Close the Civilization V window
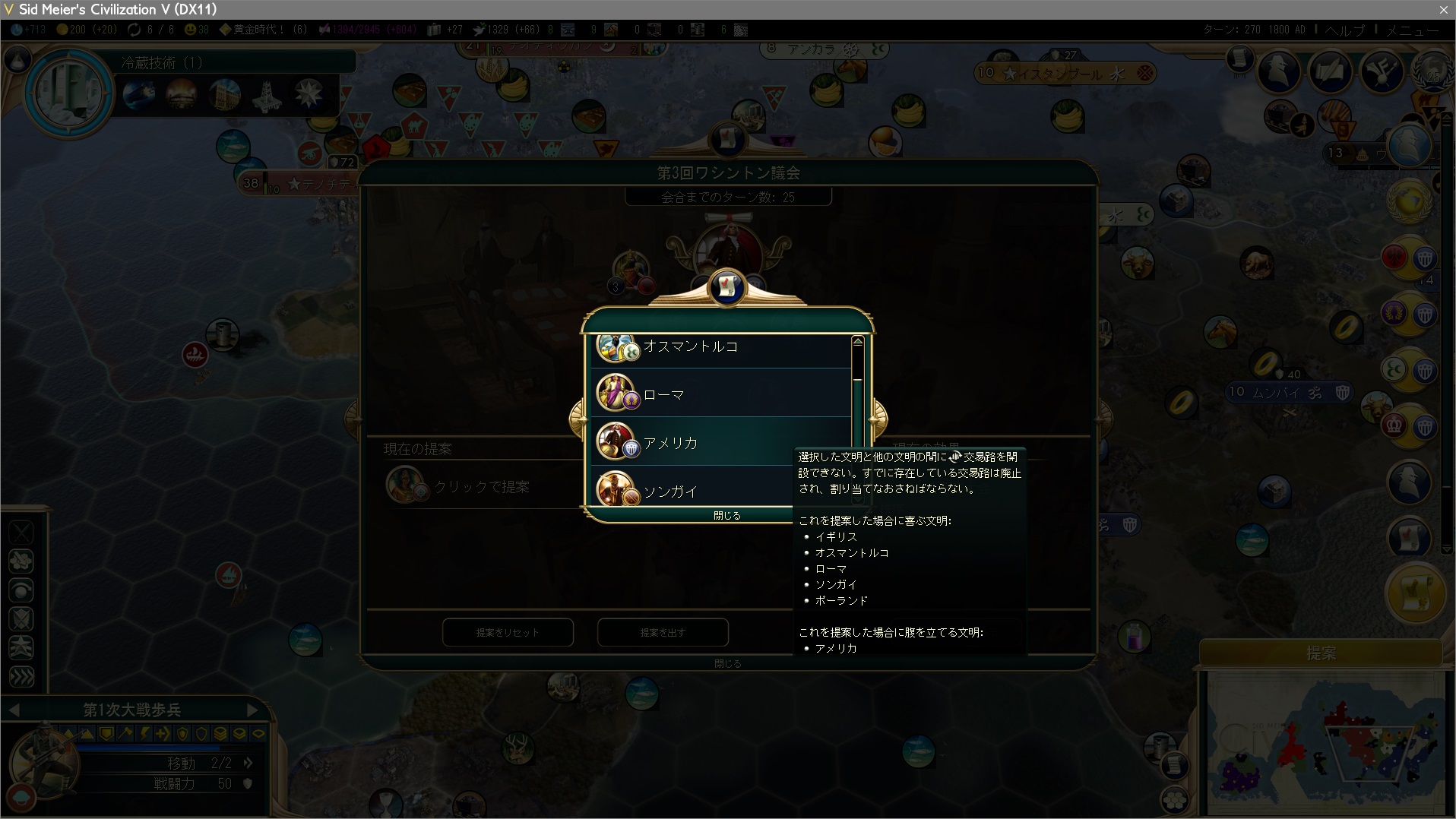Viewport: 1456px width, 819px height. point(1443,9)
